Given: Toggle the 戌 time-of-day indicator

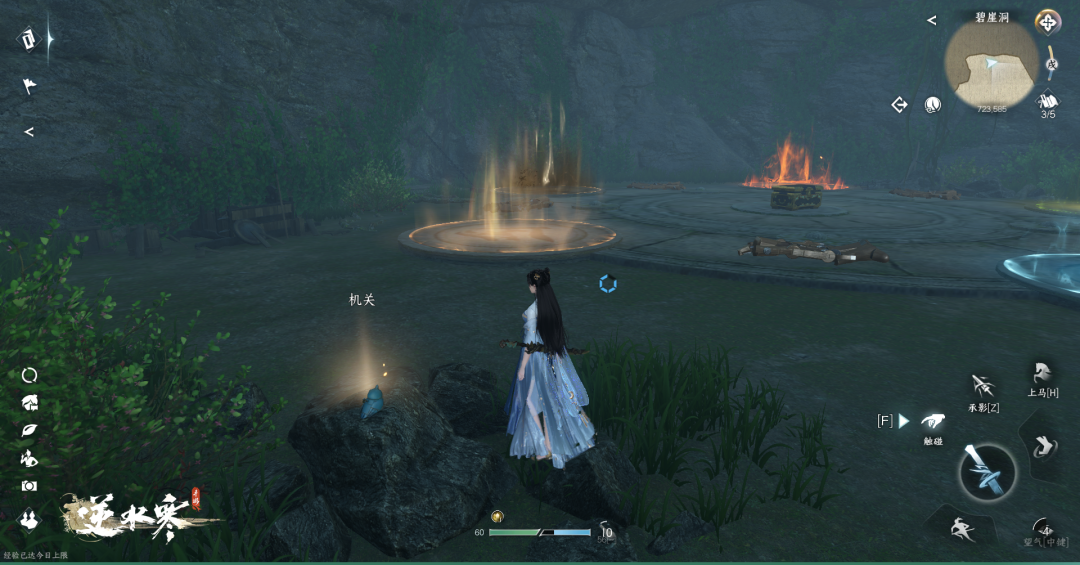Looking at the screenshot, I should tap(1052, 65).
